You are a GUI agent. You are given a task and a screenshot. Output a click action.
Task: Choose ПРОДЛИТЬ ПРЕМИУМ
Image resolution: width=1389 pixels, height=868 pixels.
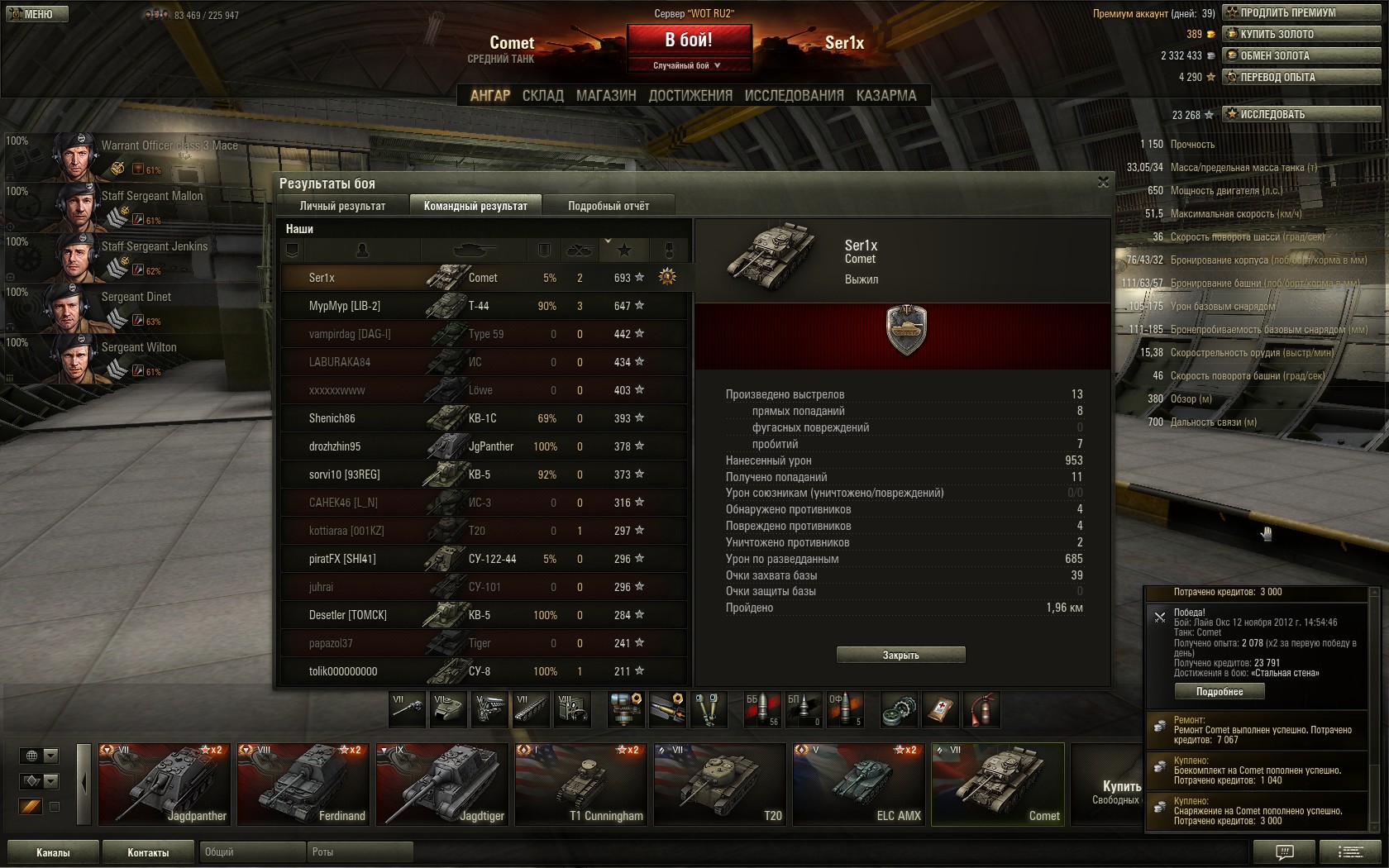[x=1301, y=12]
